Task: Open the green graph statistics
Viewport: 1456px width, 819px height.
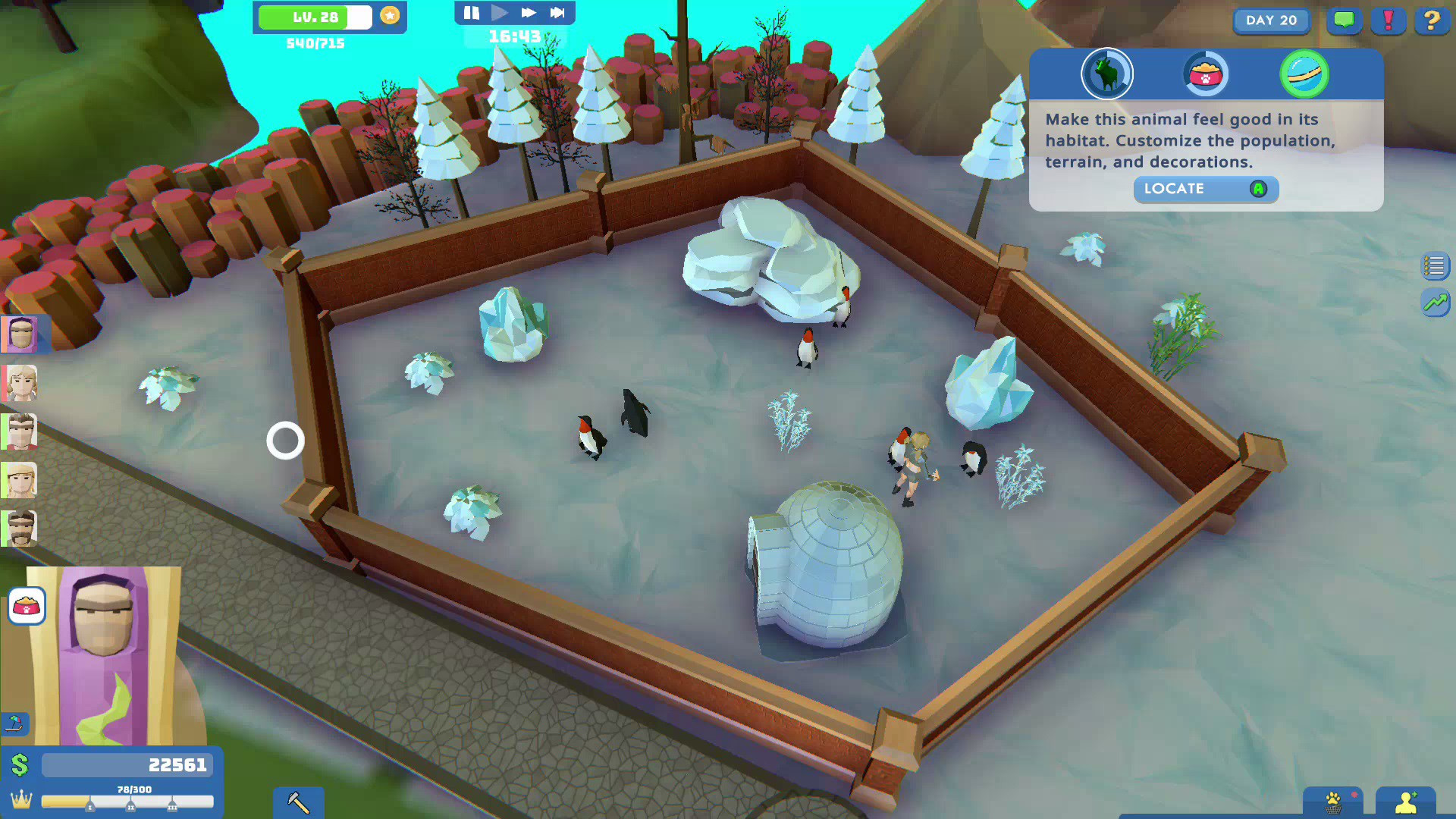Action: coord(1435,303)
